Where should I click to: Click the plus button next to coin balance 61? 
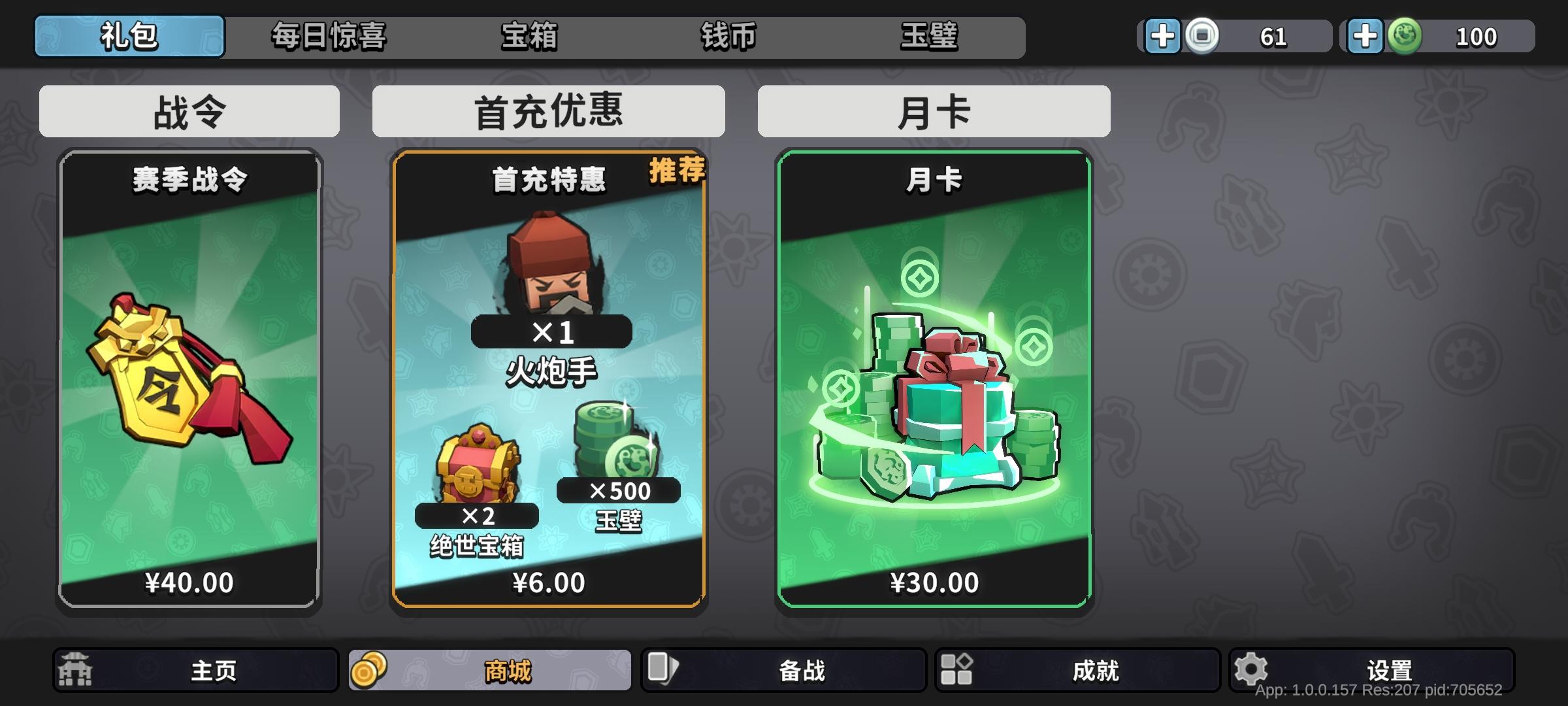pyautogui.click(x=1162, y=36)
